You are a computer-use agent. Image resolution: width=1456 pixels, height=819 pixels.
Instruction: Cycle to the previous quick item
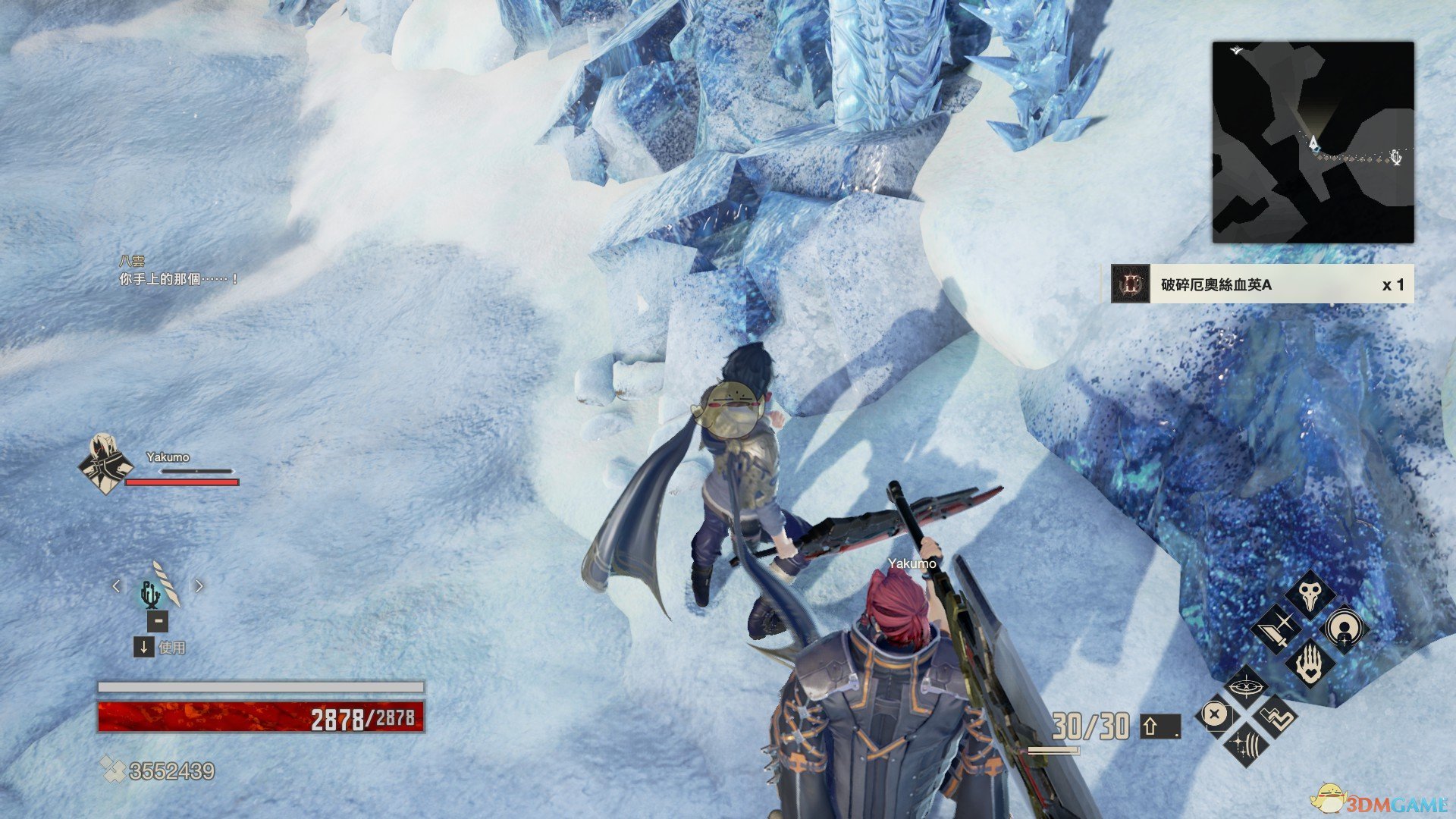tap(116, 586)
